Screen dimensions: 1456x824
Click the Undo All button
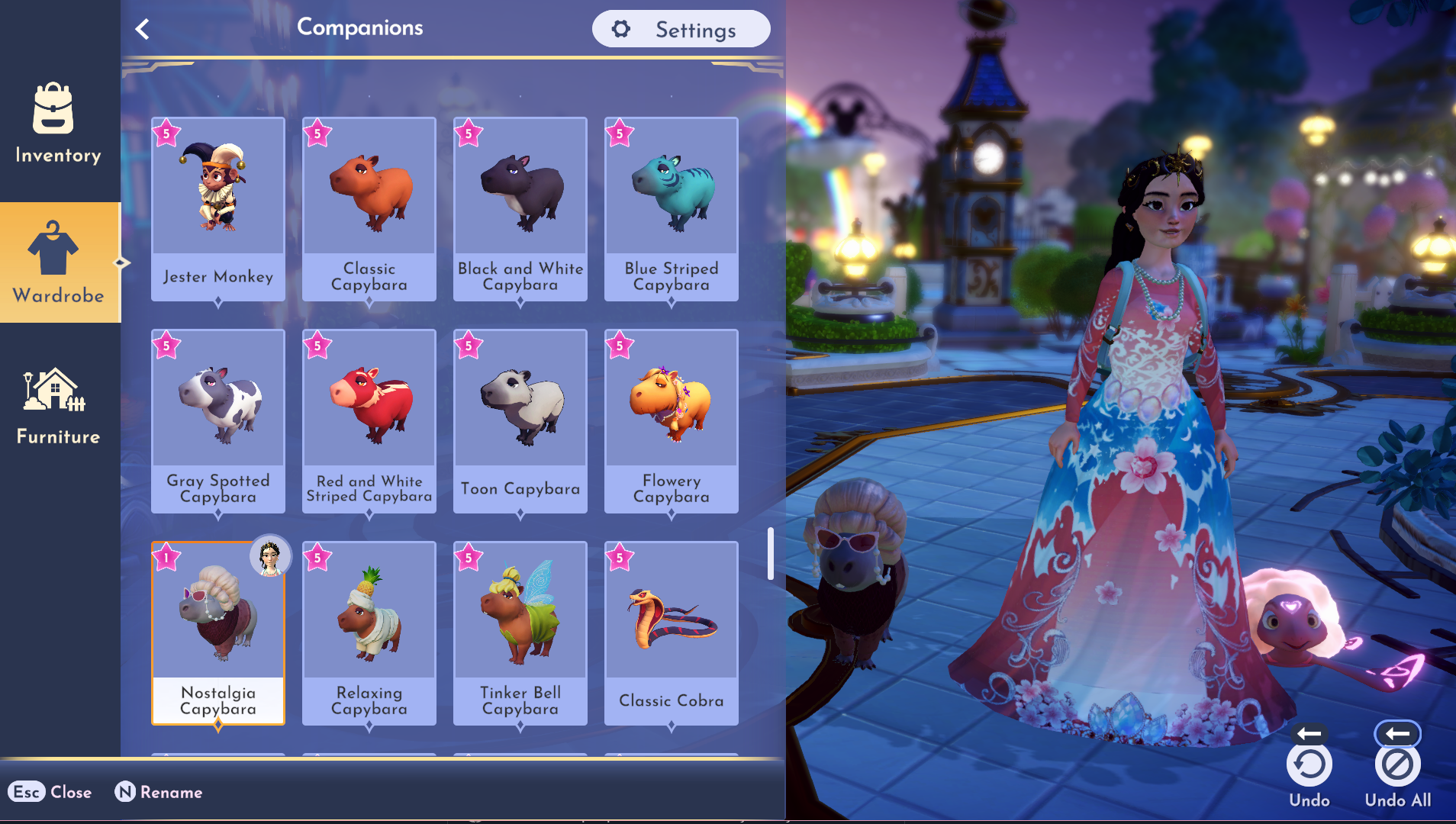click(1397, 765)
